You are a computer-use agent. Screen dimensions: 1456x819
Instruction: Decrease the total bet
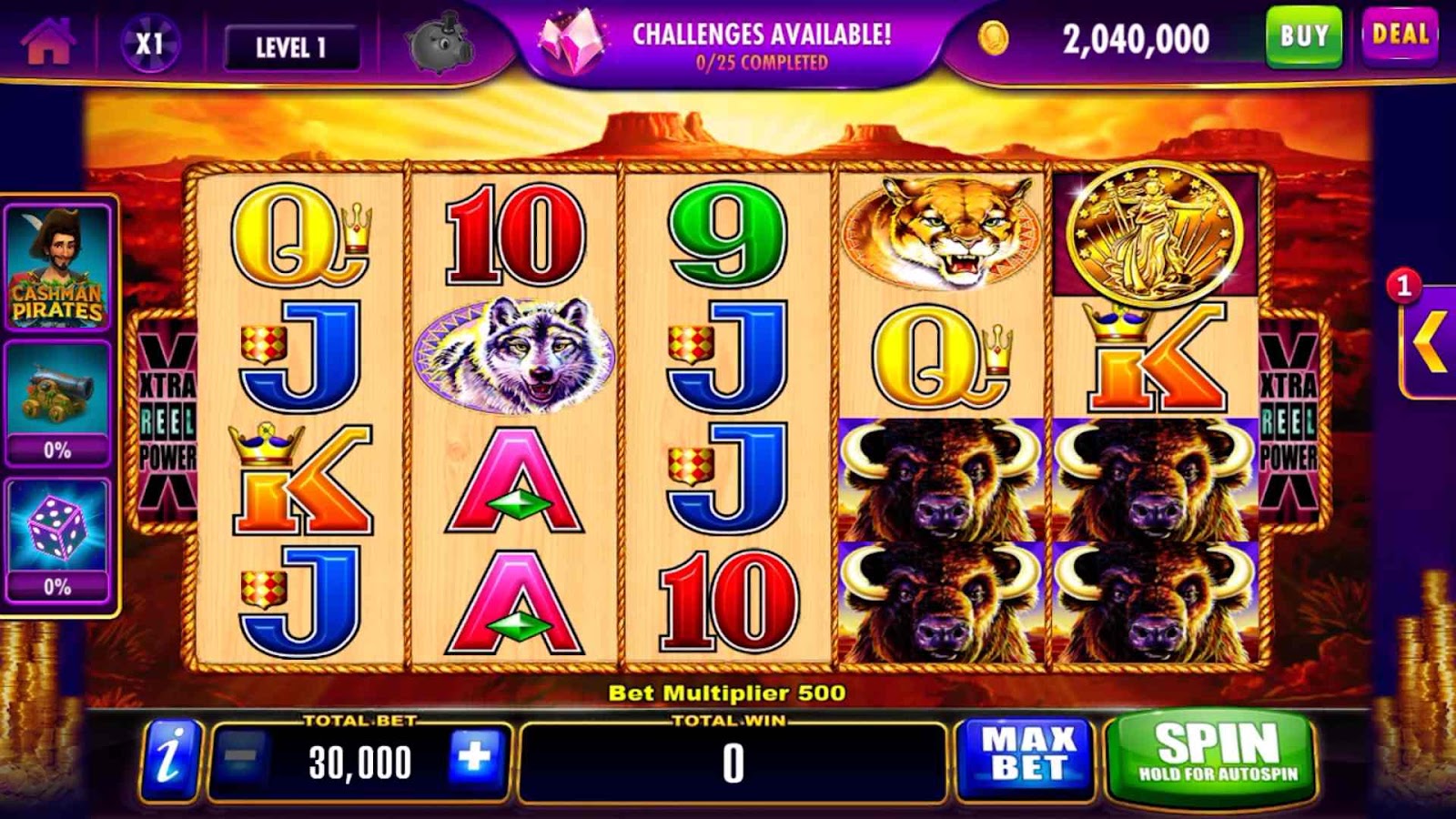(x=239, y=759)
